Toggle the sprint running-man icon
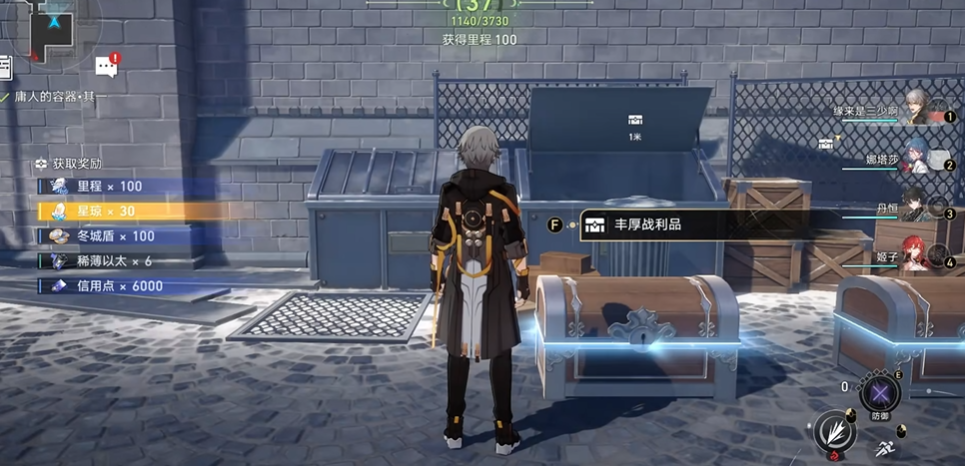 [x=885, y=447]
